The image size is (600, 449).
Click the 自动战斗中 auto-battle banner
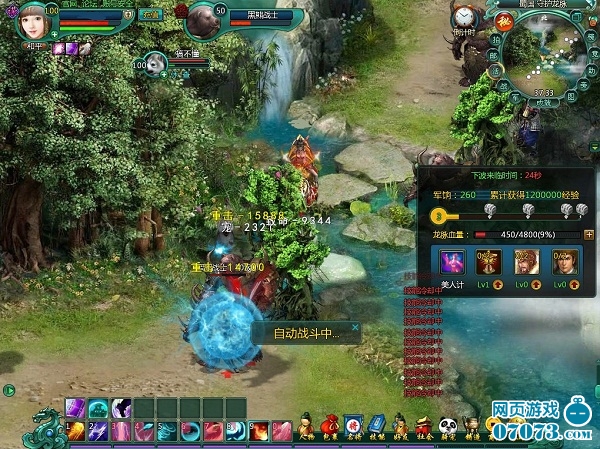tap(306, 334)
